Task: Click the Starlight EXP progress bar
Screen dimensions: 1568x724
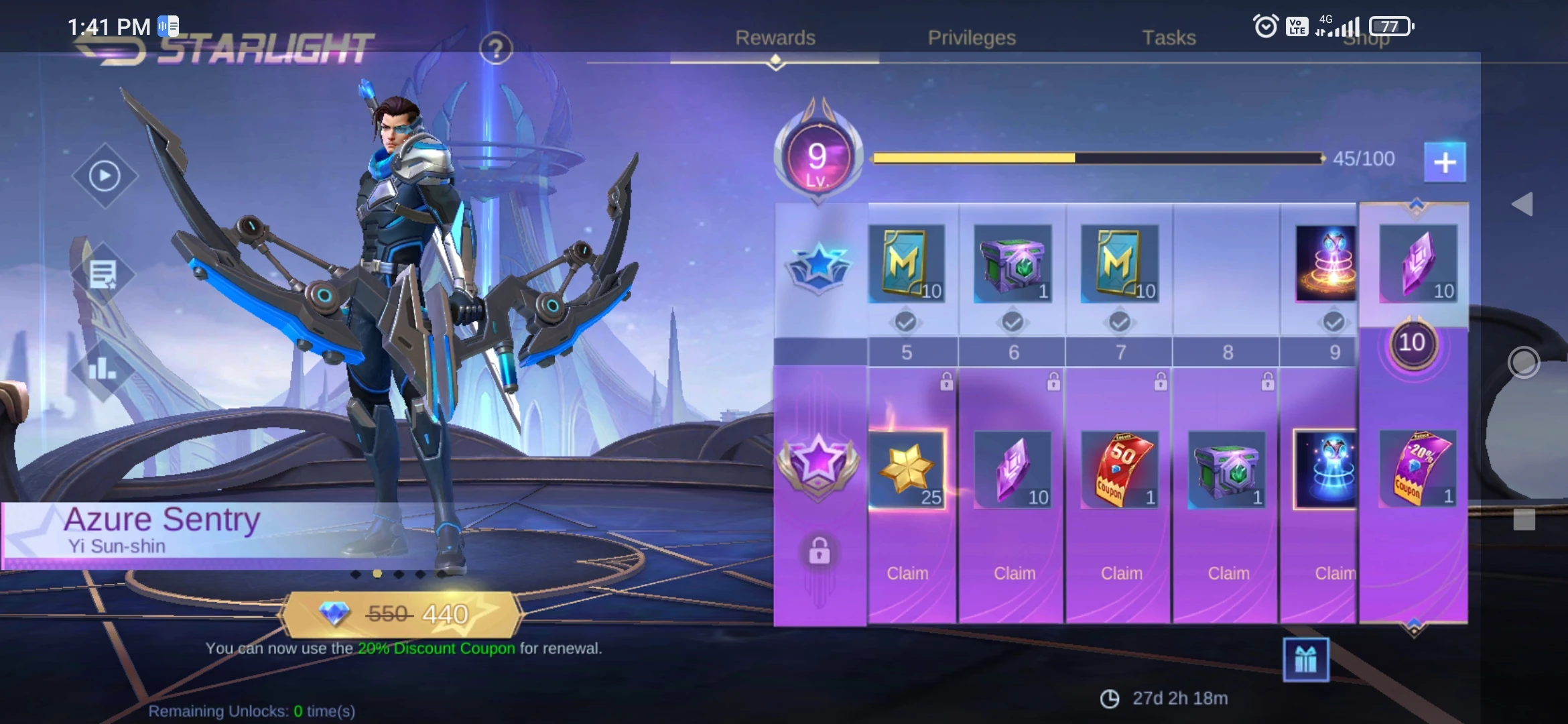Action: tap(1099, 158)
